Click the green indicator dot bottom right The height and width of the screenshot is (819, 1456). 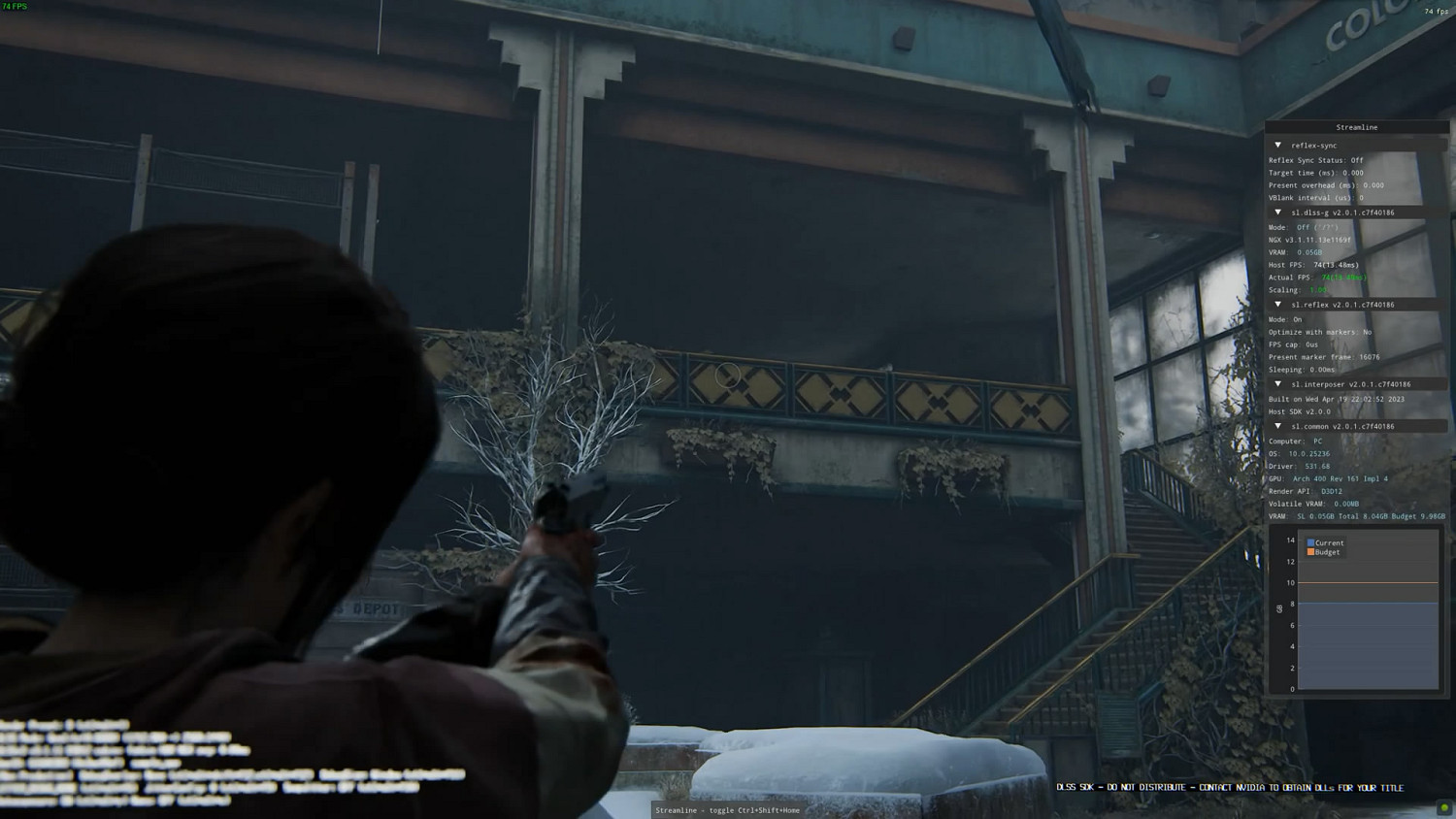(1443, 808)
